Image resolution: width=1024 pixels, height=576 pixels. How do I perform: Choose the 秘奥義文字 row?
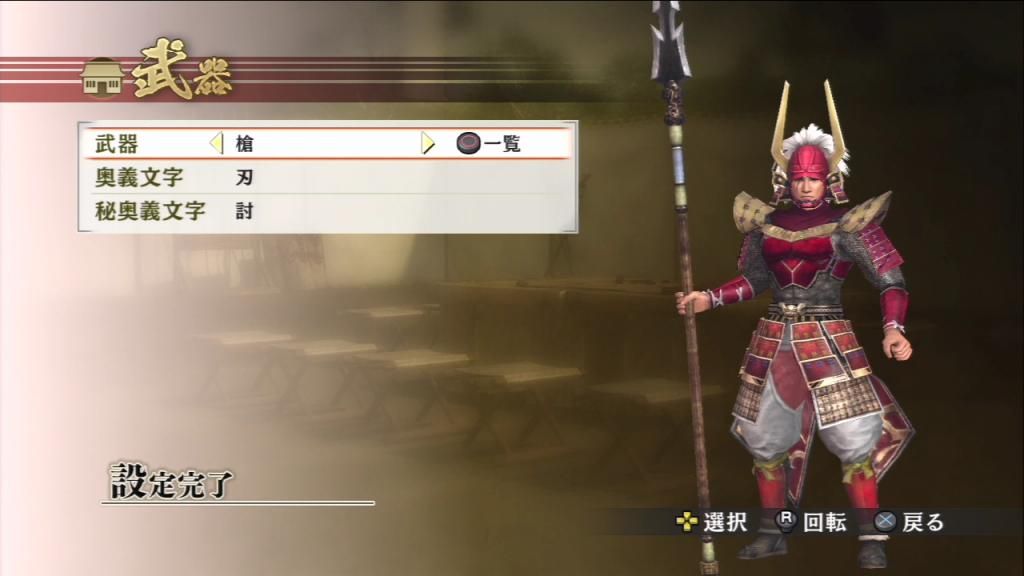point(150,211)
